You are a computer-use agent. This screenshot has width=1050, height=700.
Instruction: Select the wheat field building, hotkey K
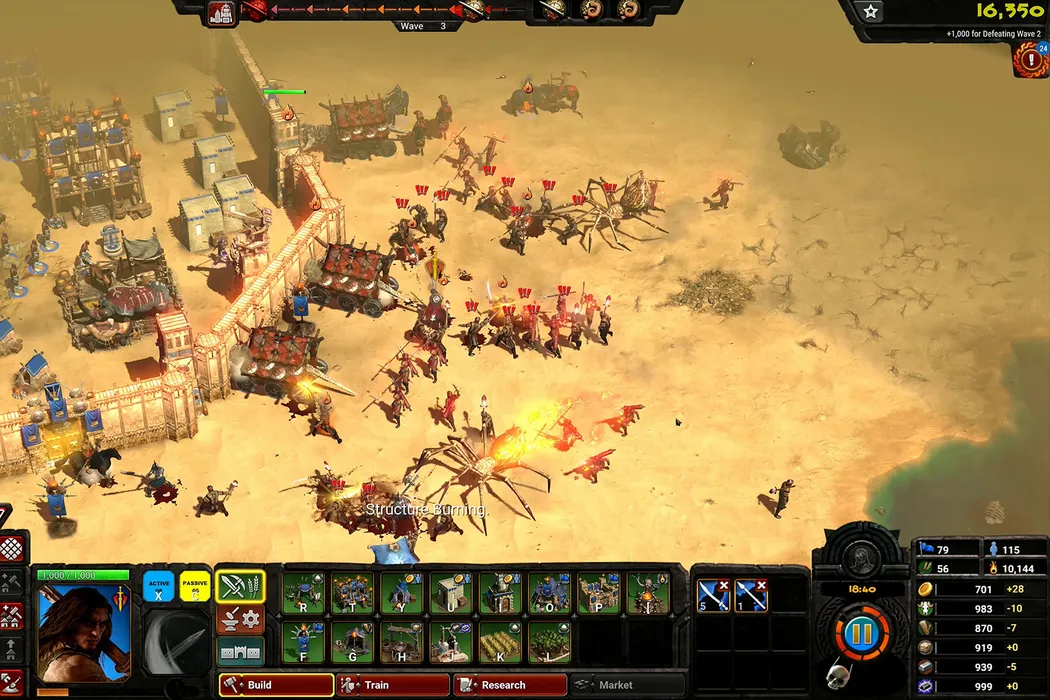click(500, 642)
